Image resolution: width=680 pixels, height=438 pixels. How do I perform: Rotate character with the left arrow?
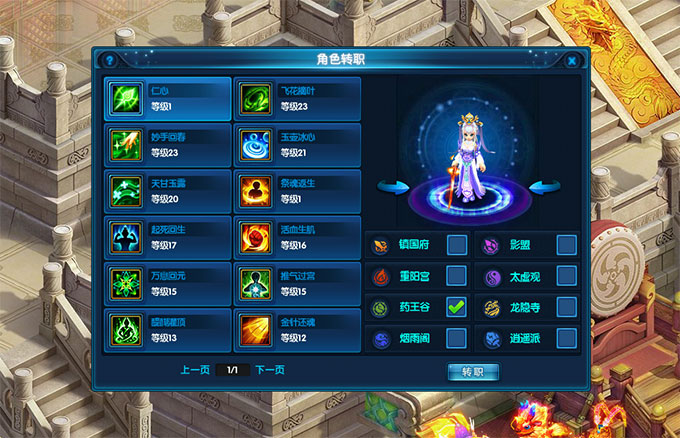pyautogui.click(x=394, y=186)
